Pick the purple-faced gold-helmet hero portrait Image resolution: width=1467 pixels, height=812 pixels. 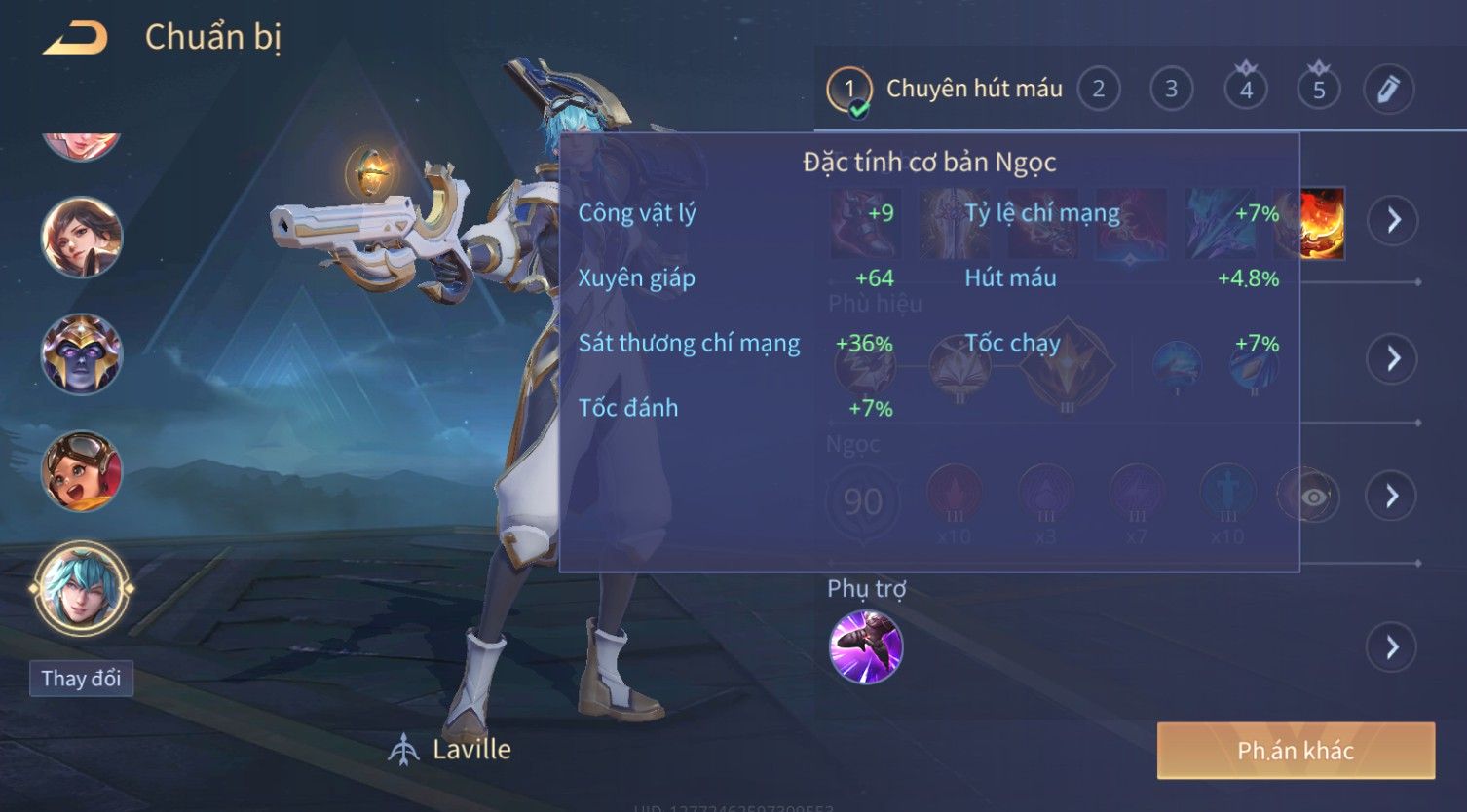(82, 354)
